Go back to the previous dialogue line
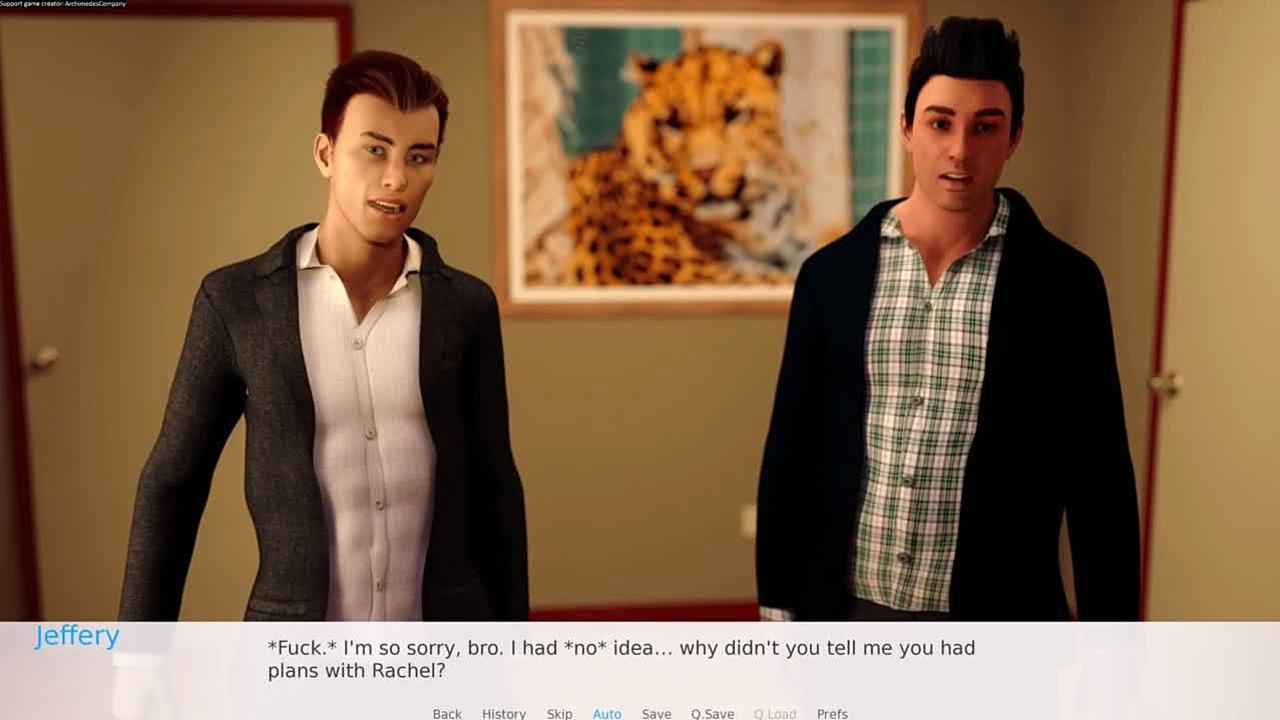The width and height of the screenshot is (1280, 720). tap(447, 713)
